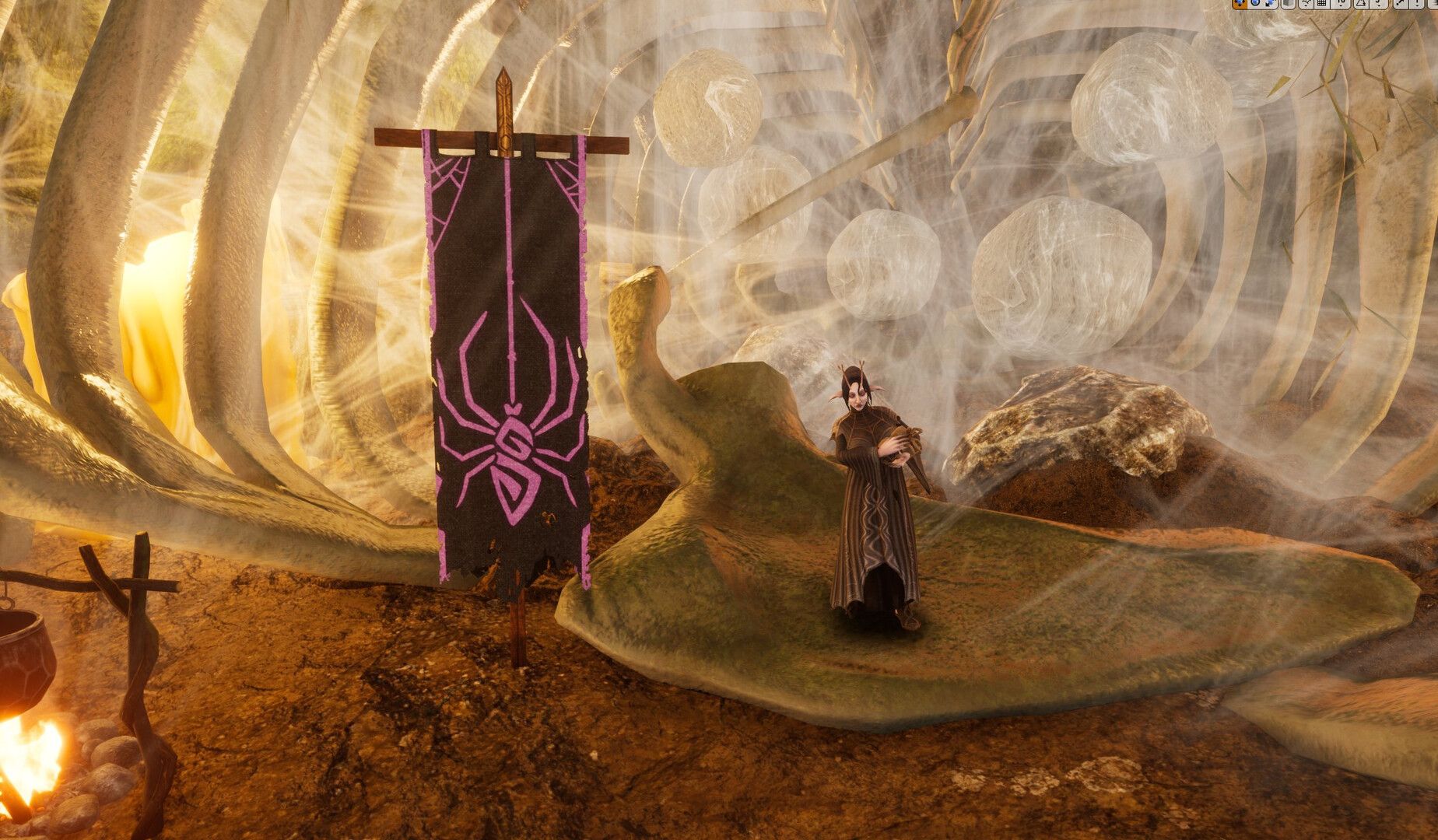
Task: Select the highlighted orange sphere gizmo tool
Action: 1240,5
